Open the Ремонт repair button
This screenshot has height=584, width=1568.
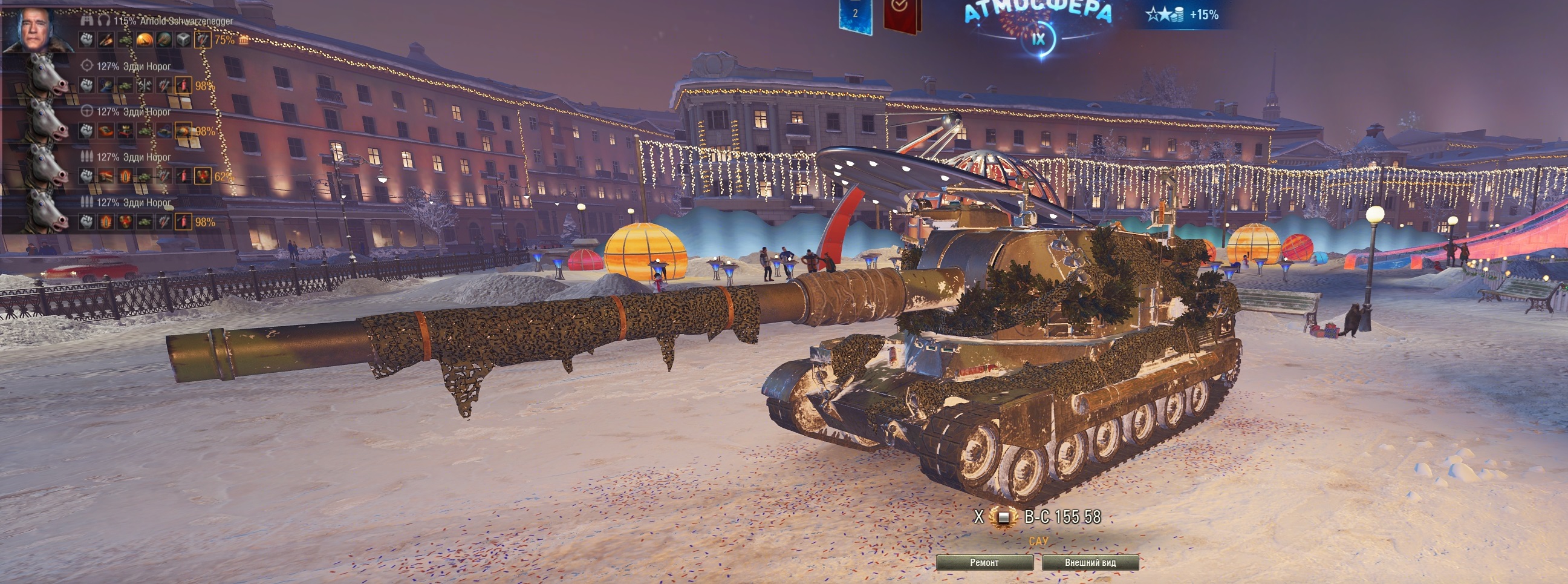984,562
